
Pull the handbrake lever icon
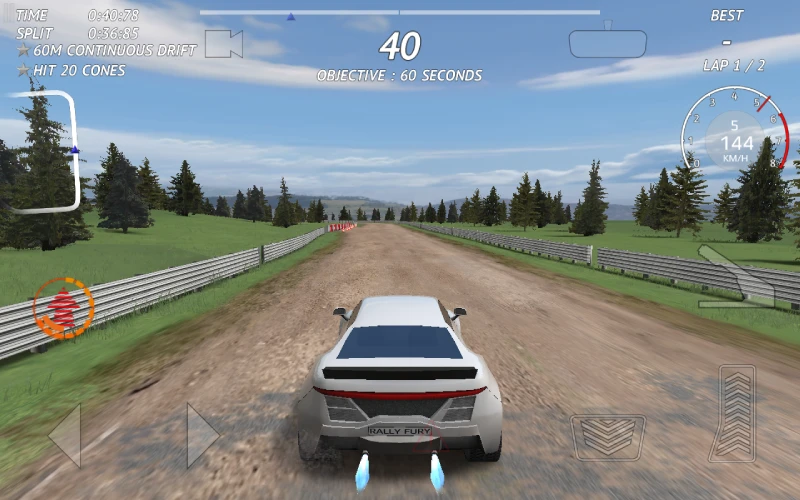736,279
